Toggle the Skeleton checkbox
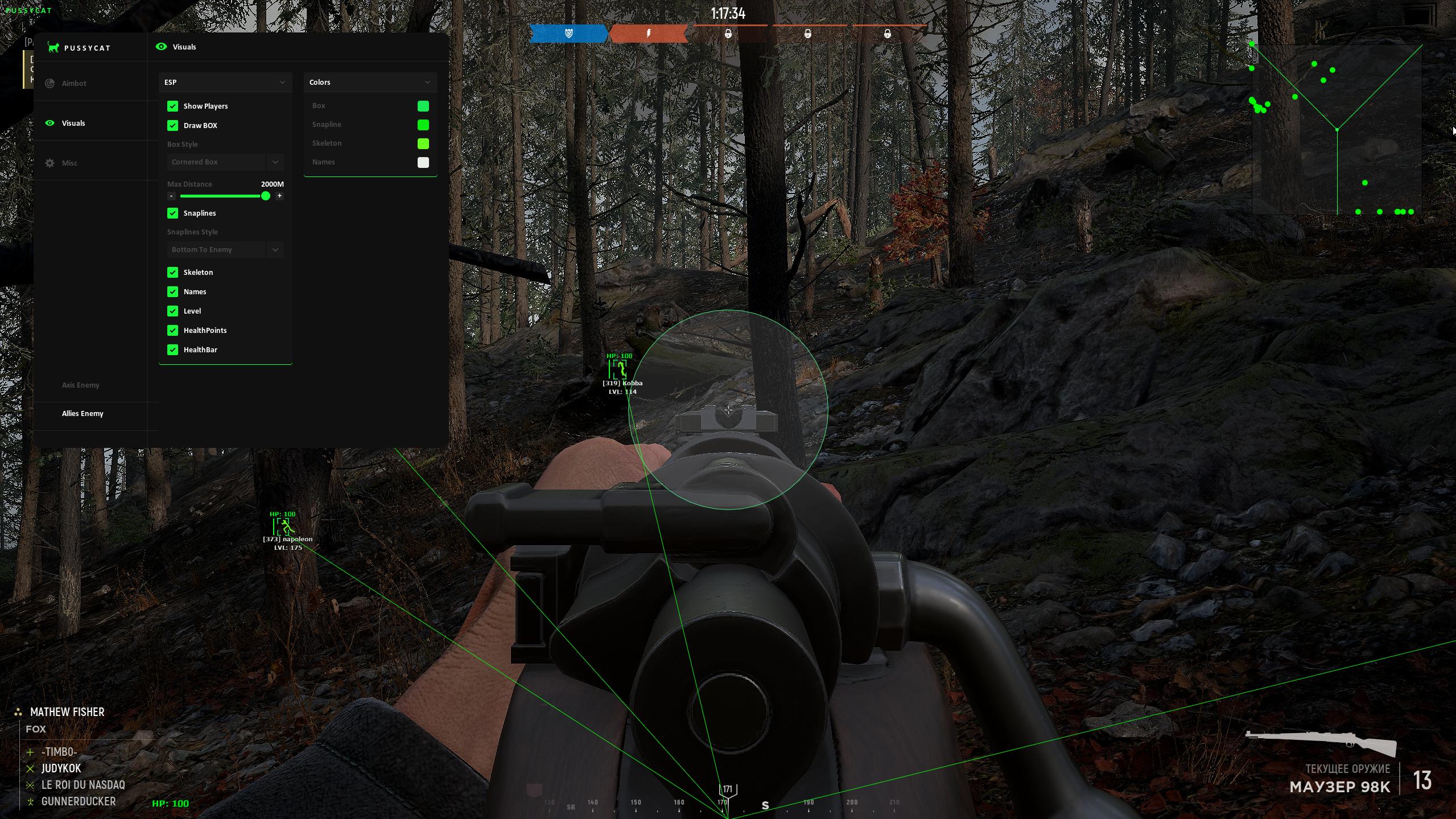This screenshot has height=819, width=1456. [172, 273]
